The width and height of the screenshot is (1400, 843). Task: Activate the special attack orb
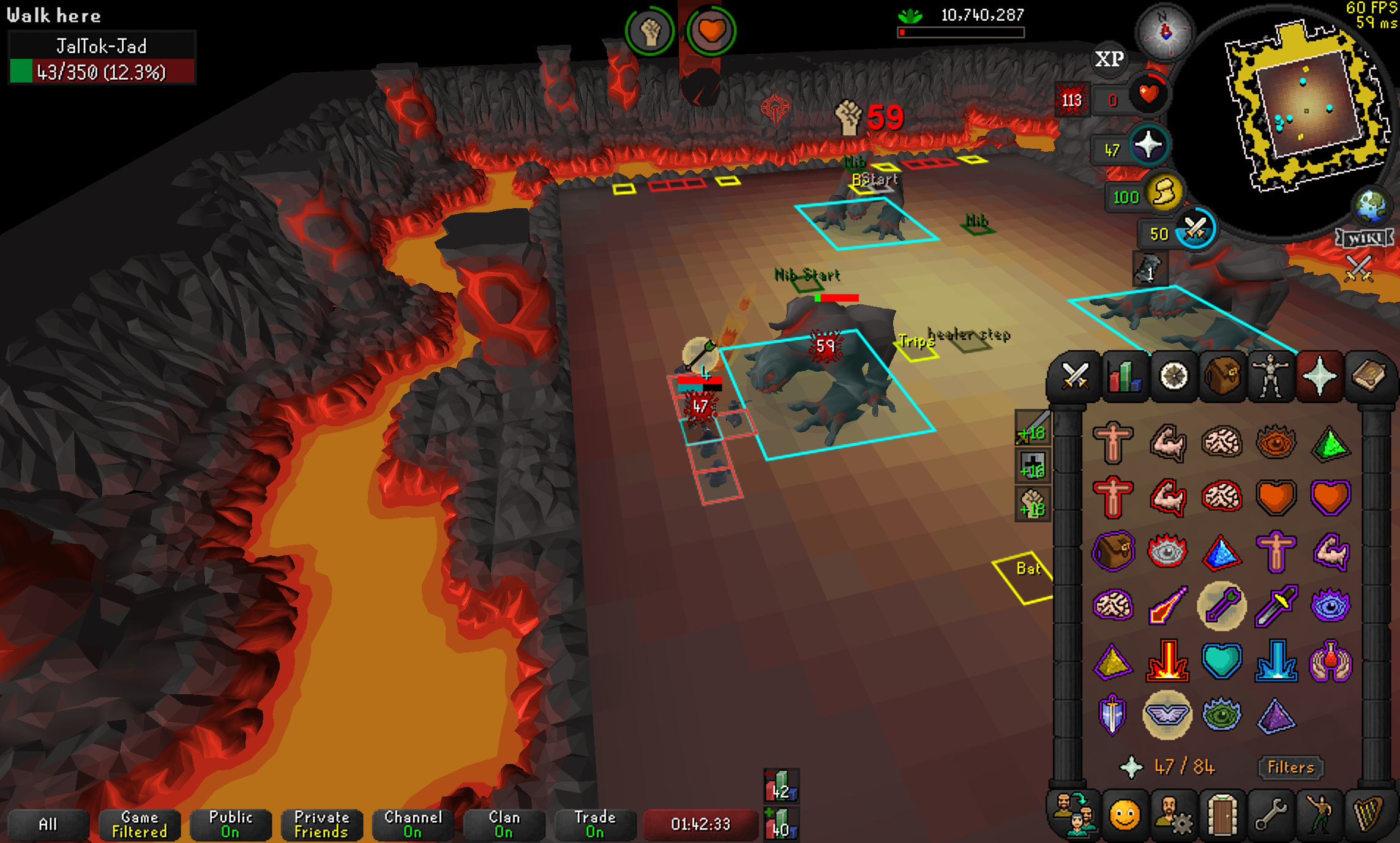(1194, 231)
